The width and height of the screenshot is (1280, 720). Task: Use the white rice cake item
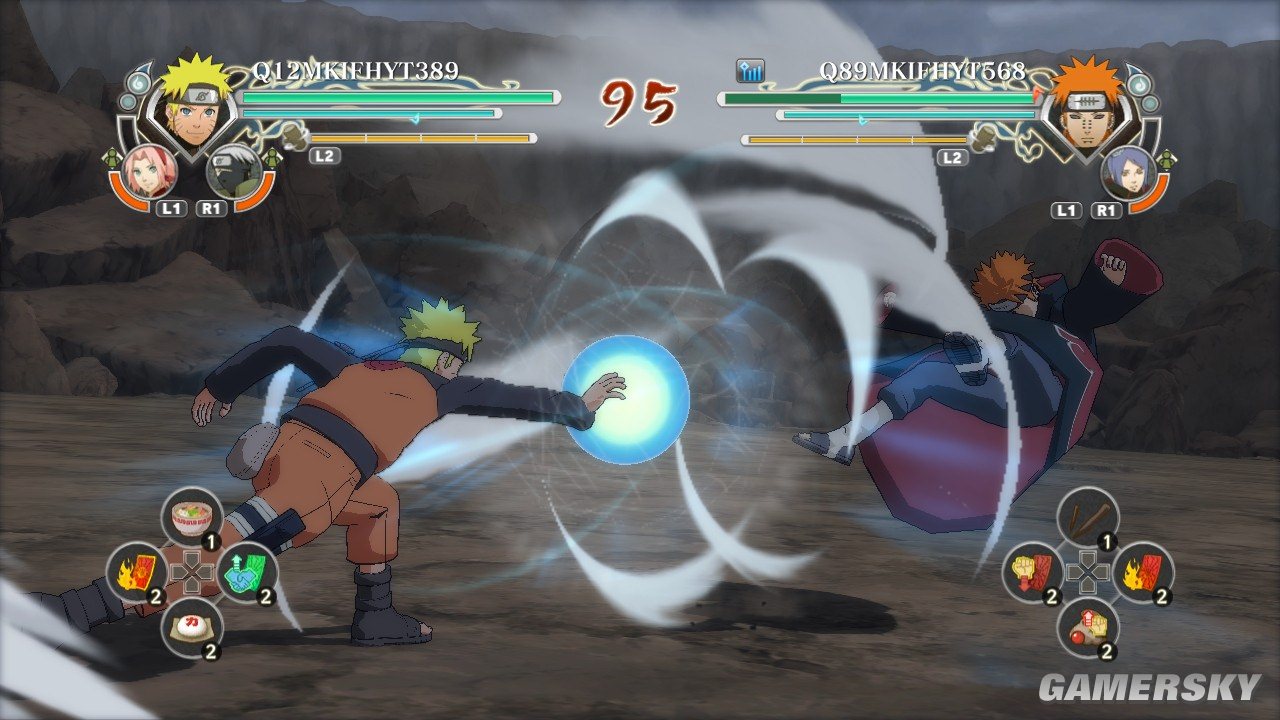pyautogui.click(x=190, y=627)
